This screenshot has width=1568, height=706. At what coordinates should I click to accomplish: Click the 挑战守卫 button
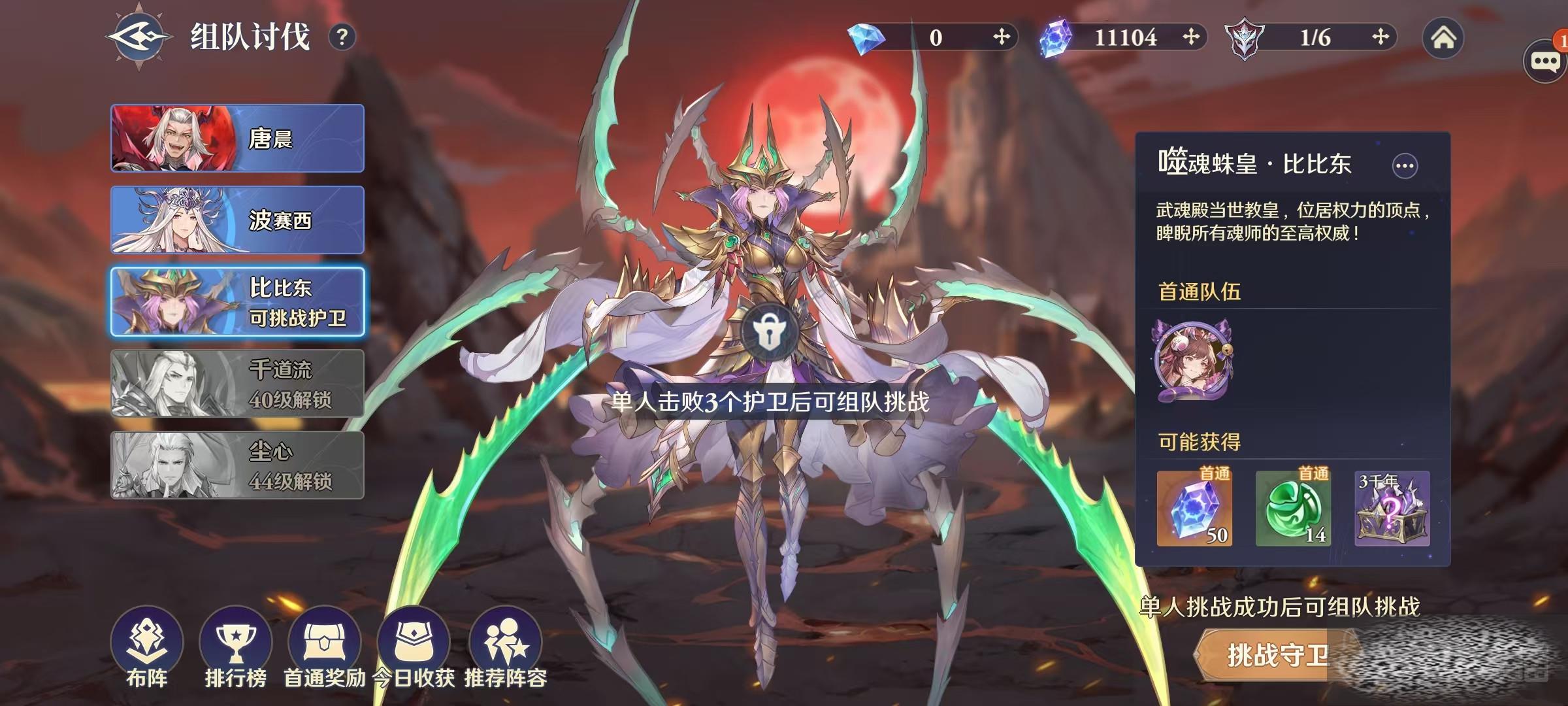pyautogui.click(x=1277, y=655)
